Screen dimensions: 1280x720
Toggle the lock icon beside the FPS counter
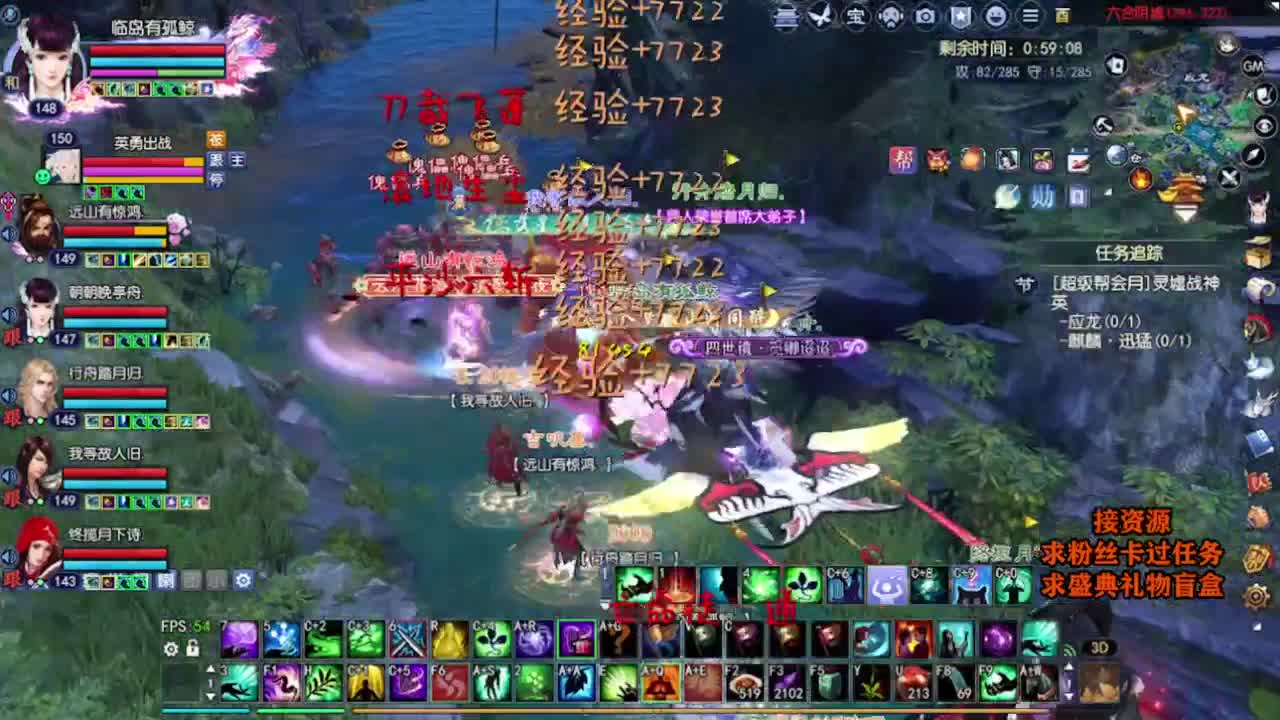point(192,649)
